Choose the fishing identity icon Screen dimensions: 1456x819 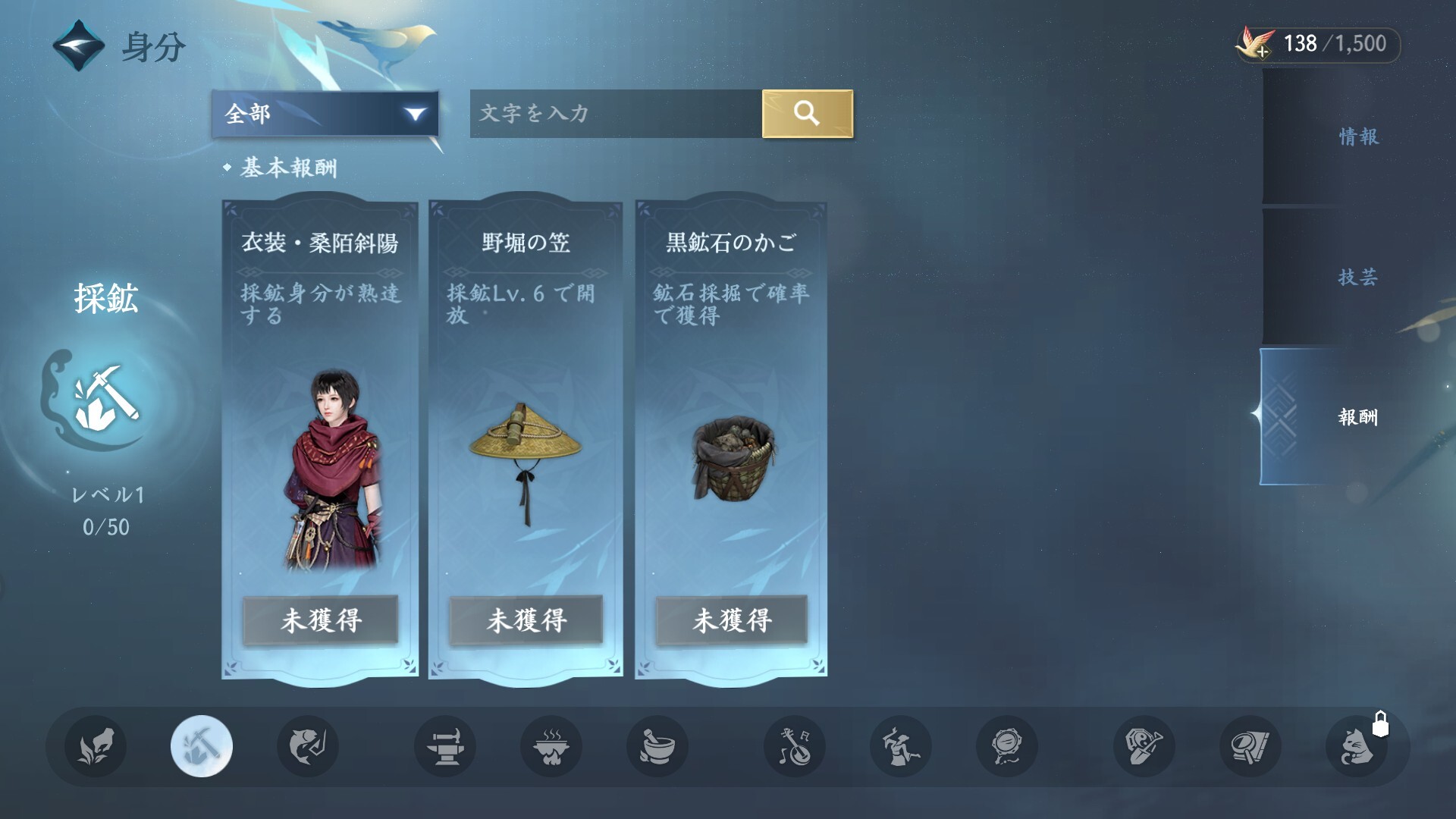pos(308,746)
